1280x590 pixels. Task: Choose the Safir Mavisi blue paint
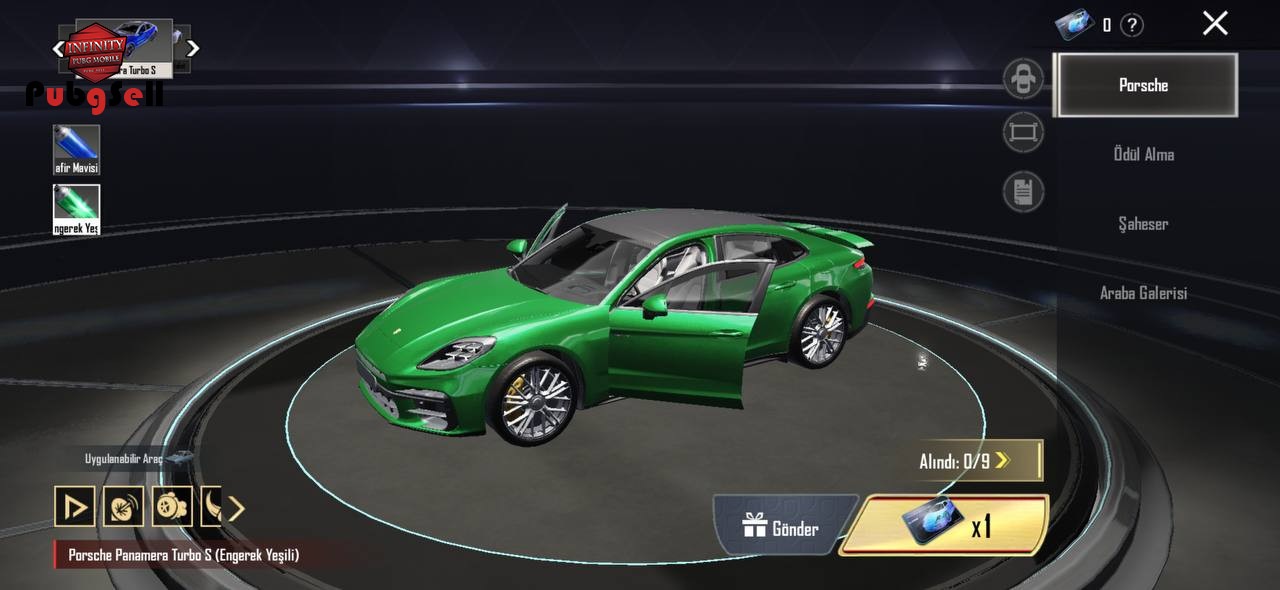pyautogui.click(x=76, y=149)
